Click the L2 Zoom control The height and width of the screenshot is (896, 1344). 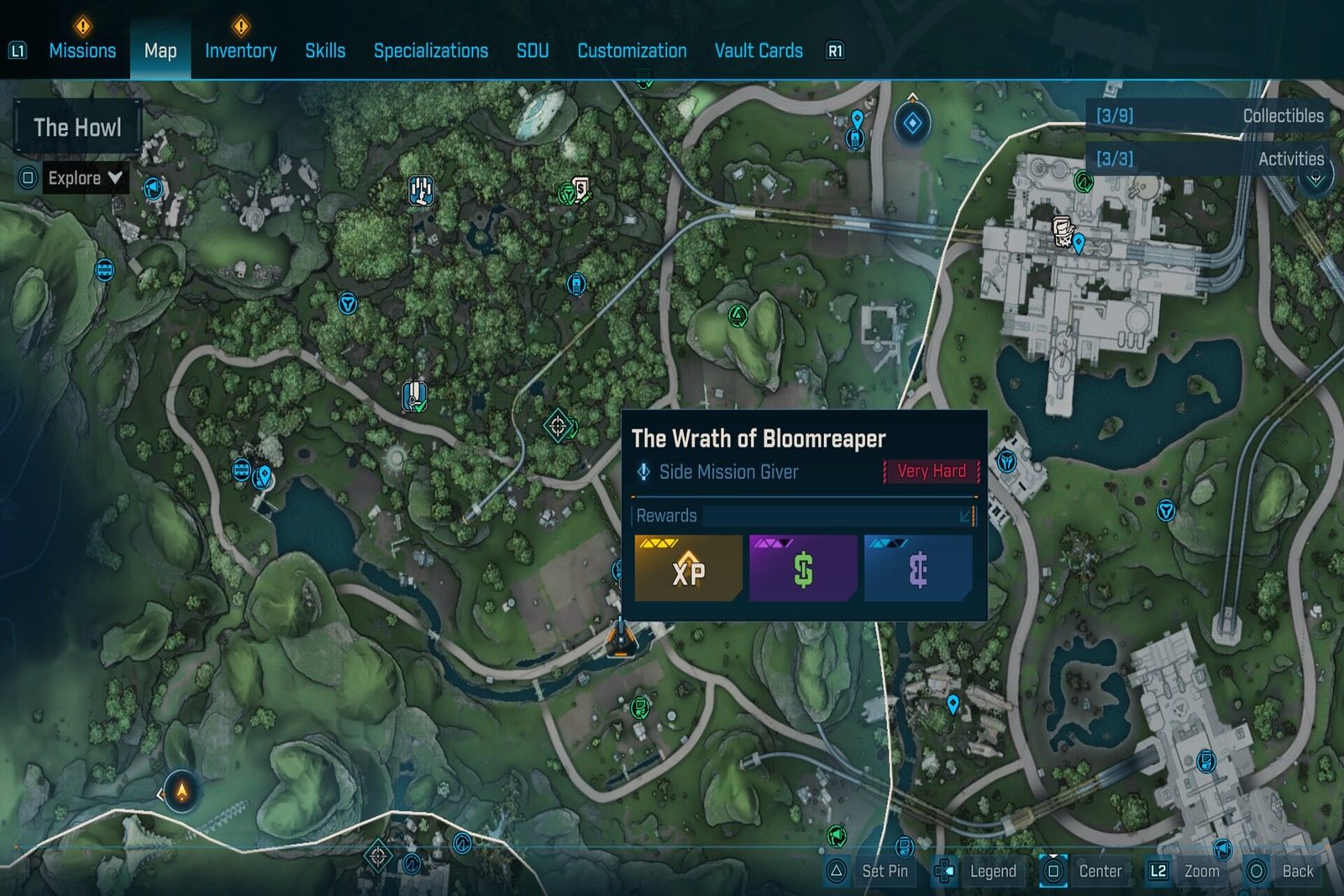(1184, 871)
